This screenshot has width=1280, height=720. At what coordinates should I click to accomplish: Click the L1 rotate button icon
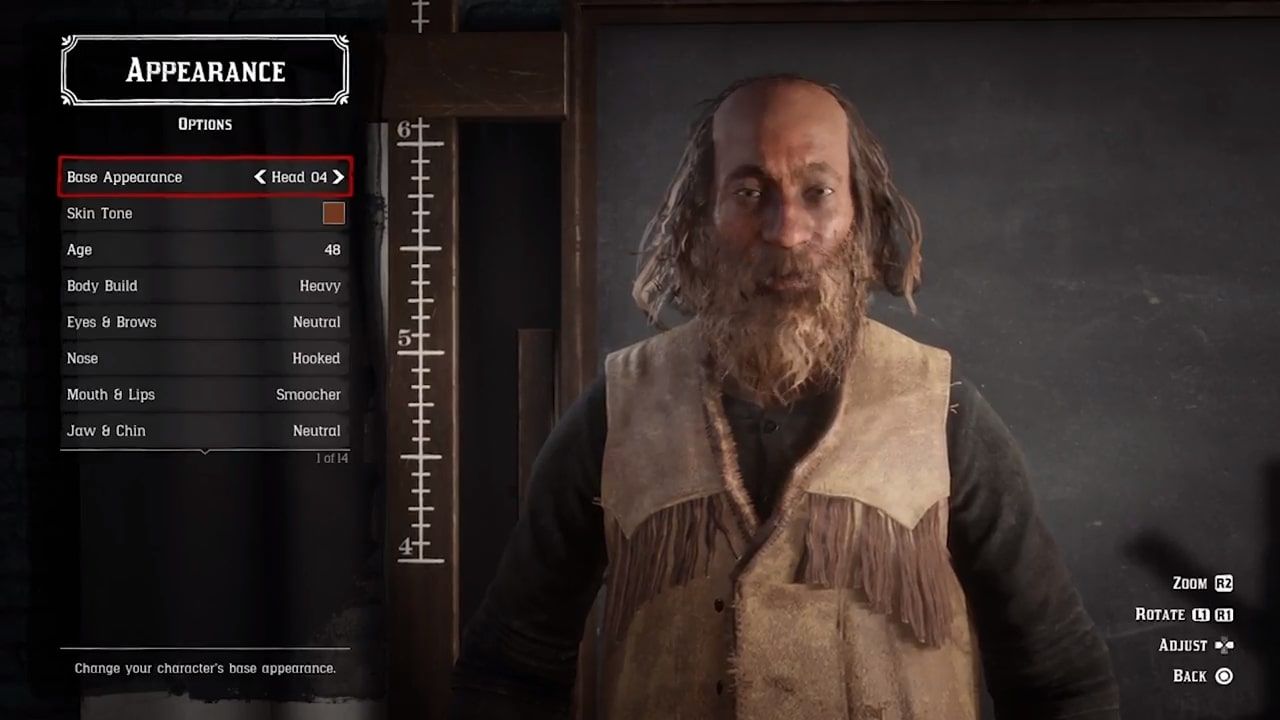click(x=1201, y=614)
